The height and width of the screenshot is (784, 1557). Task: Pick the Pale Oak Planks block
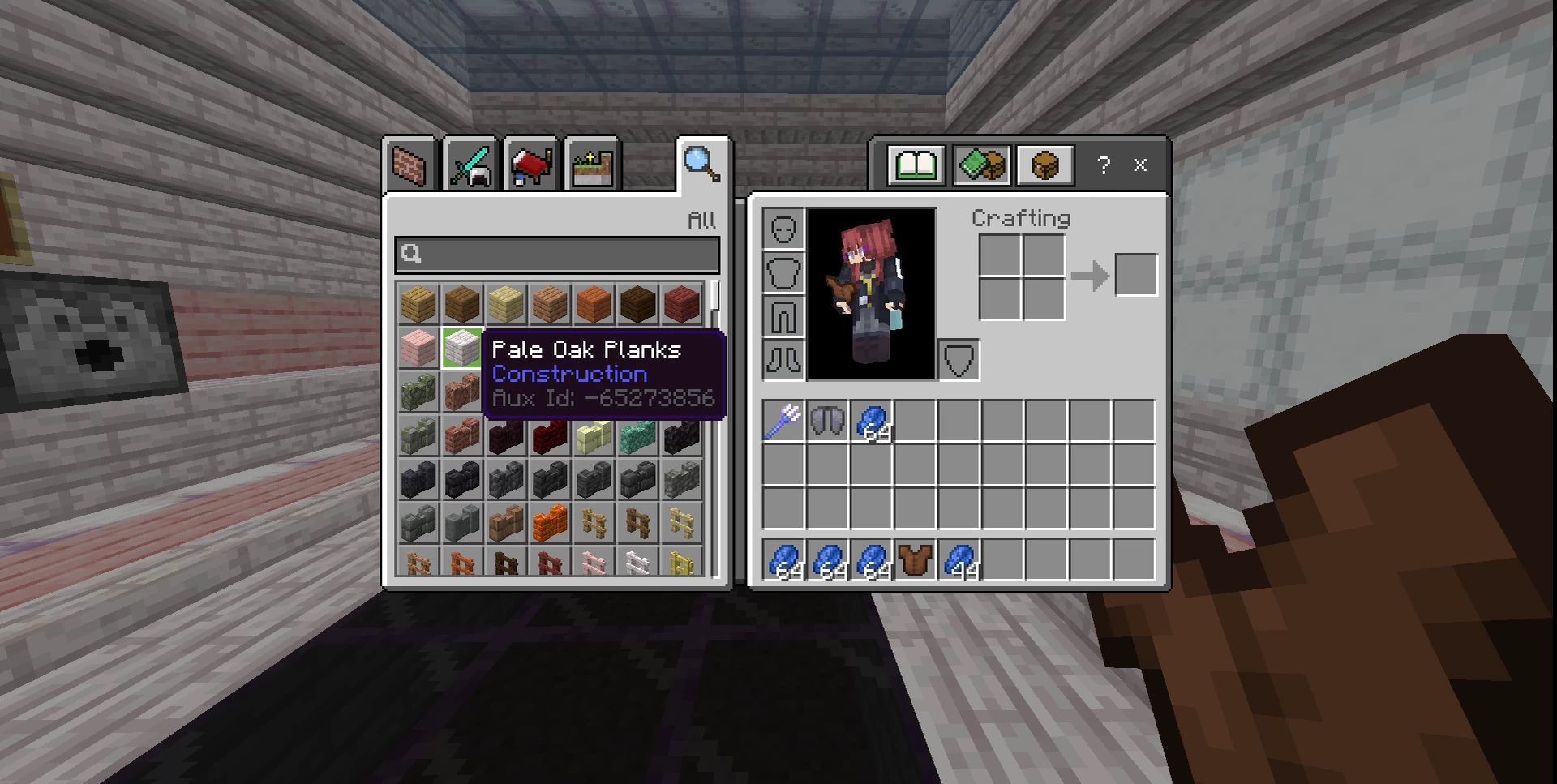click(462, 349)
